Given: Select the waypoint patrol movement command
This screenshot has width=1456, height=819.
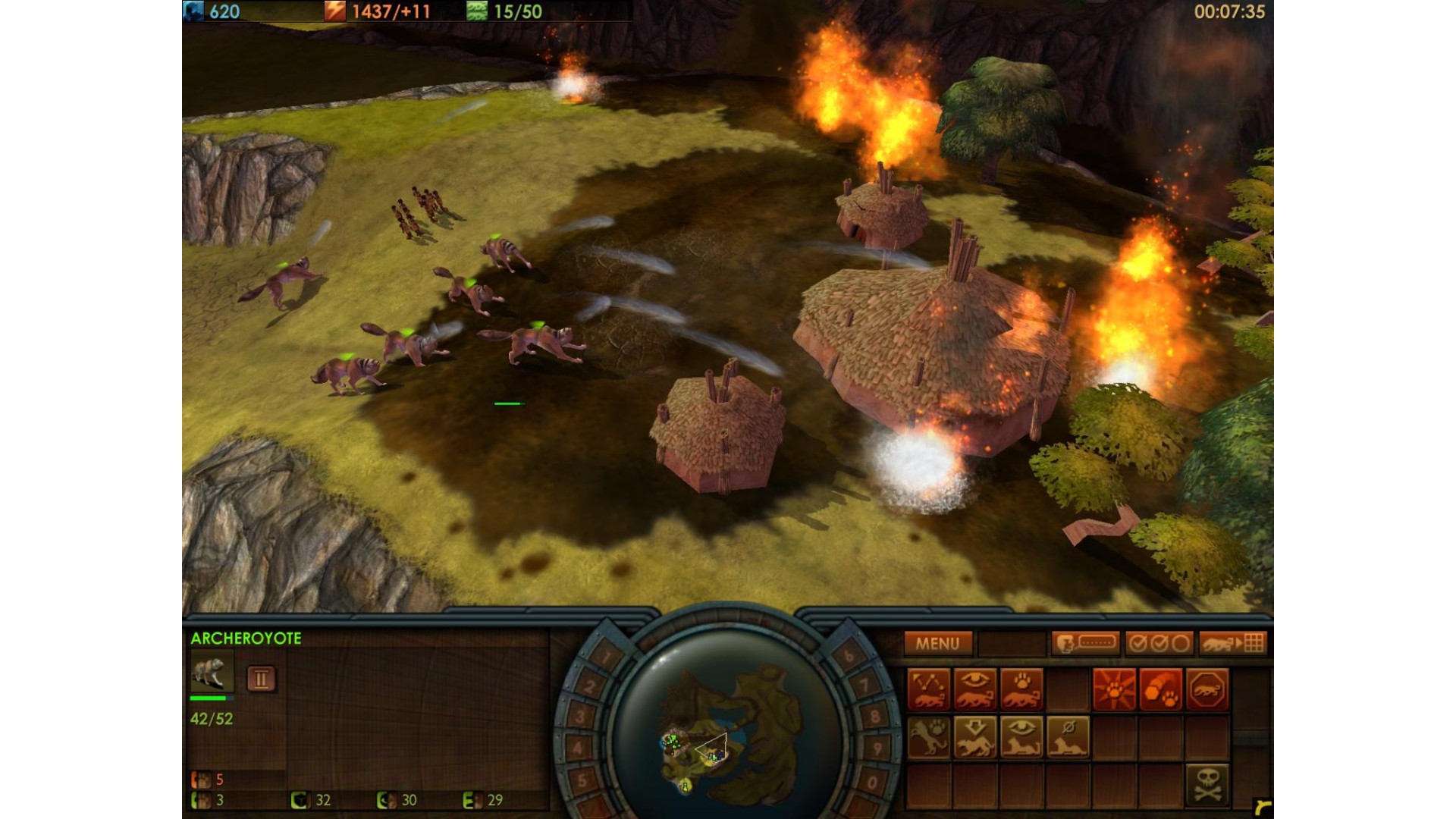Looking at the screenshot, I should tap(929, 689).
